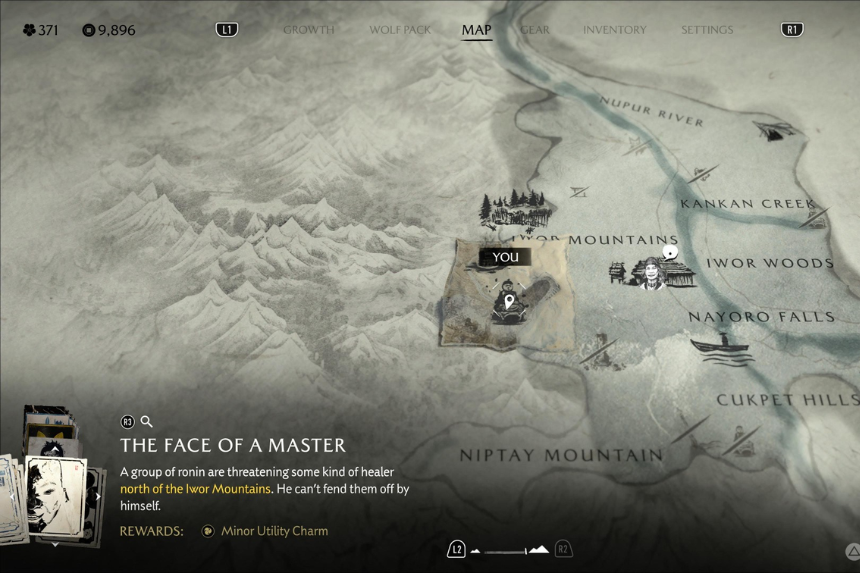Image resolution: width=860 pixels, height=573 pixels.
Task: Choose the boat marker below Nayoro Falls
Action: pos(721,345)
